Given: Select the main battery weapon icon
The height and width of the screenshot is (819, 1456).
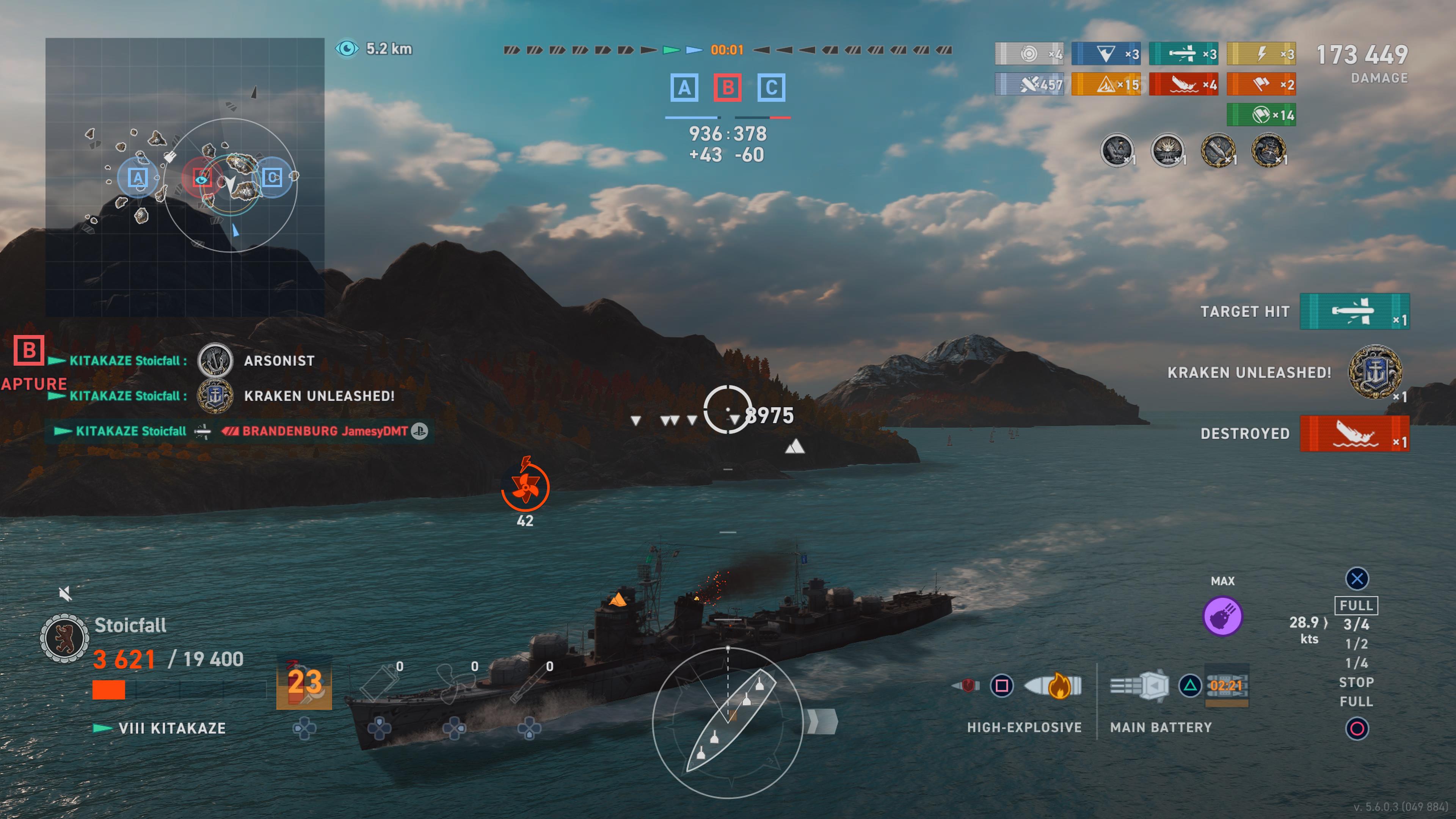Looking at the screenshot, I should (1139, 686).
